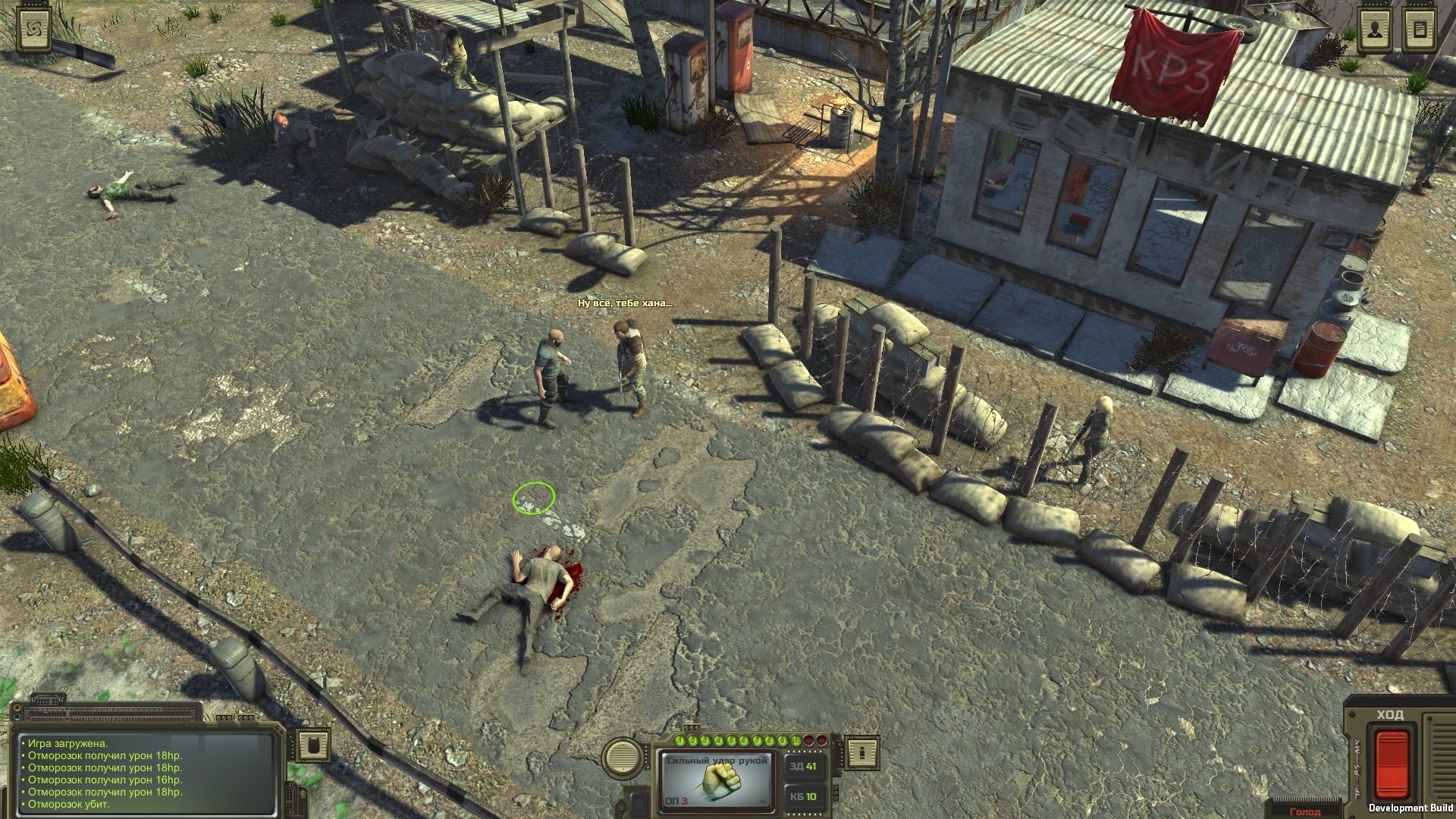The height and width of the screenshot is (819, 1456).
Task: Open the bag button beside the log
Action: click(312, 745)
